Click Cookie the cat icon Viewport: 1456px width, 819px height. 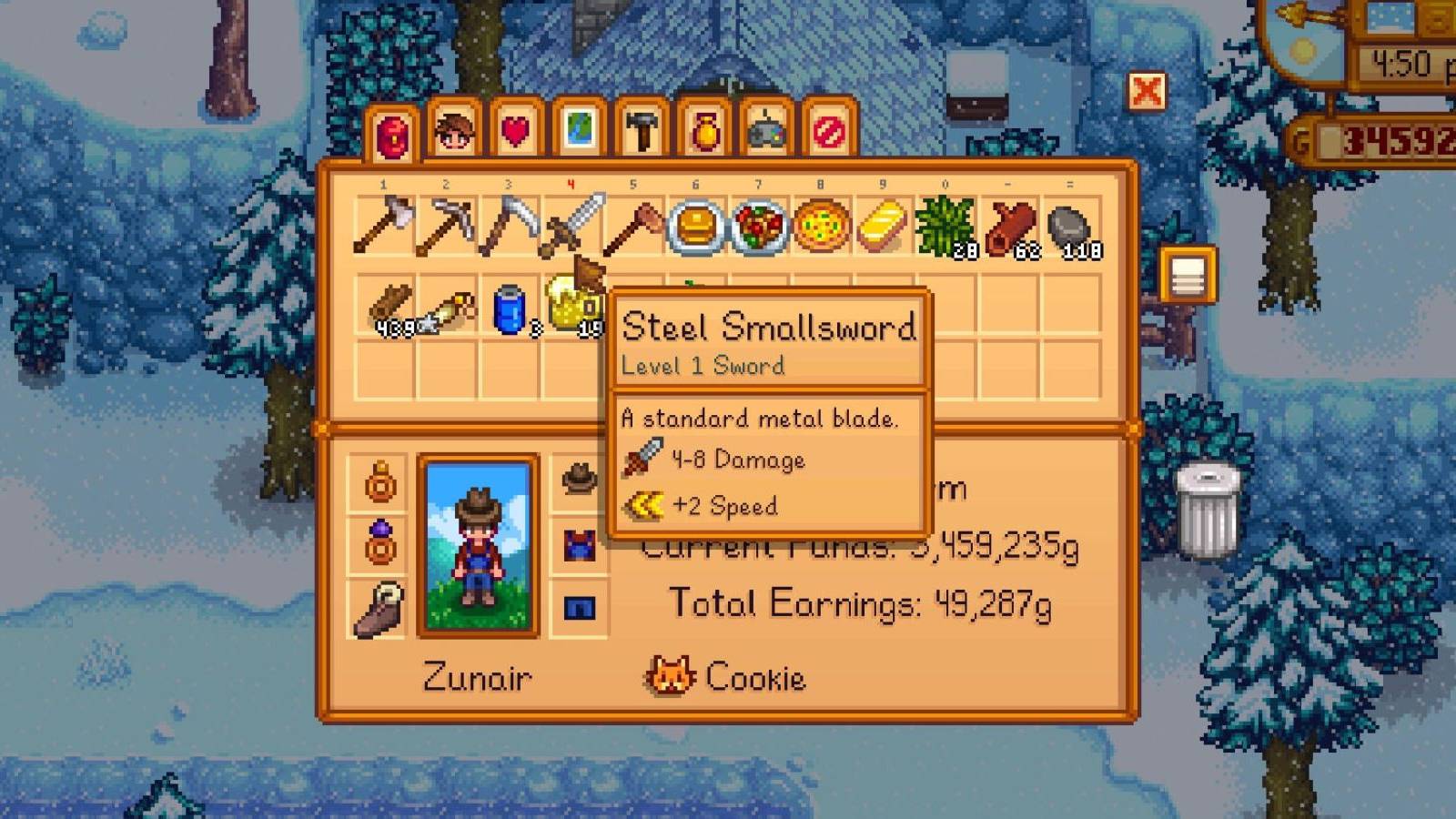point(669,676)
